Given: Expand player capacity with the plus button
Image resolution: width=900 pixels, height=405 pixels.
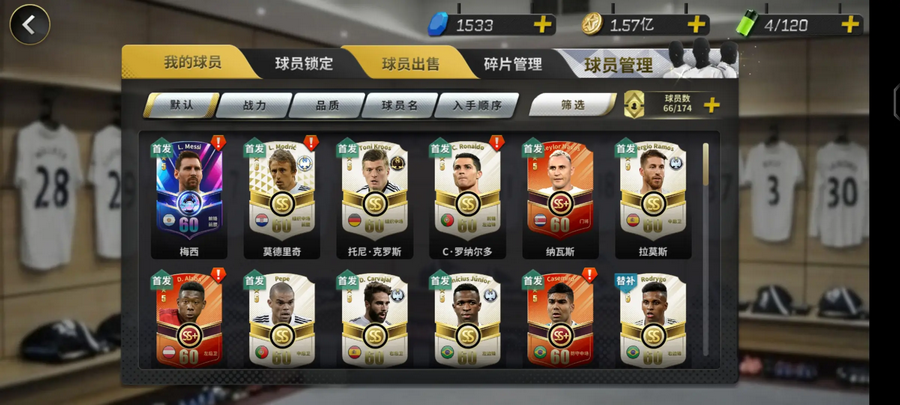Looking at the screenshot, I should (712, 104).
